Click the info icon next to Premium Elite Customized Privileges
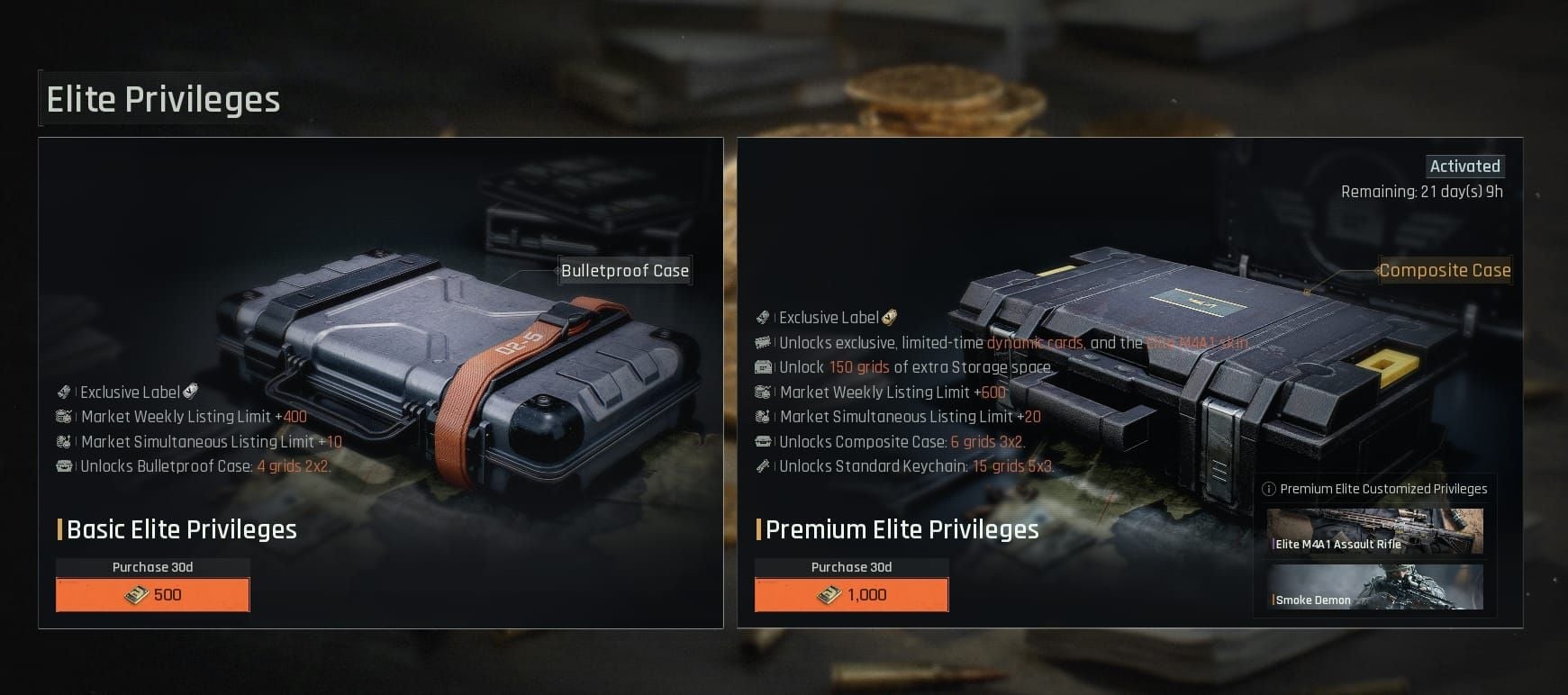Screen dimensions: 1568x695 1271,489
